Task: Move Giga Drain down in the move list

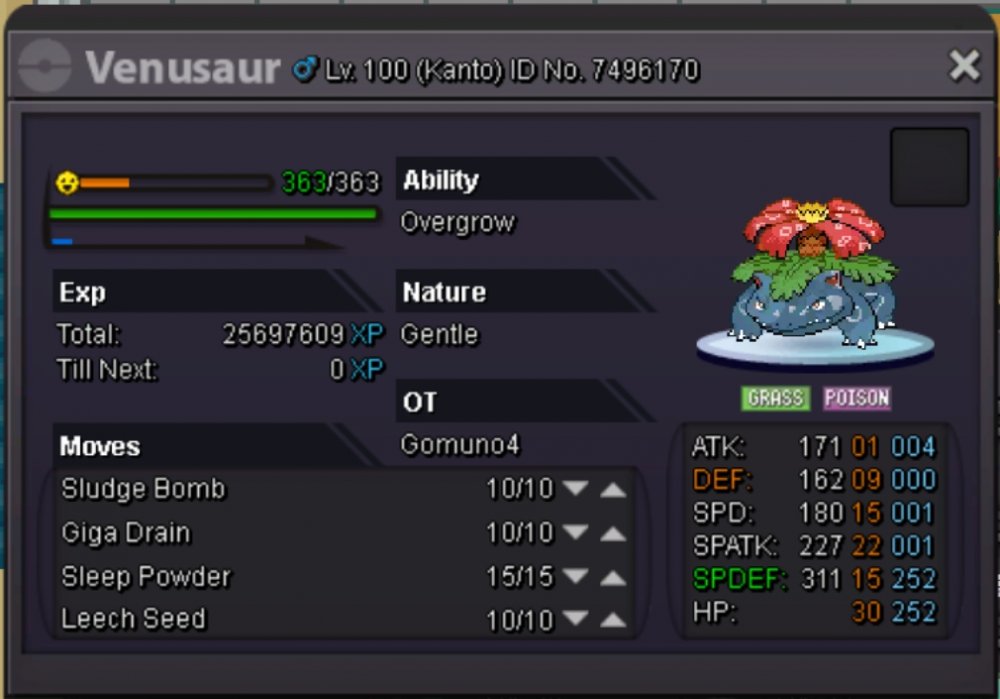Action: coord(575,534)
